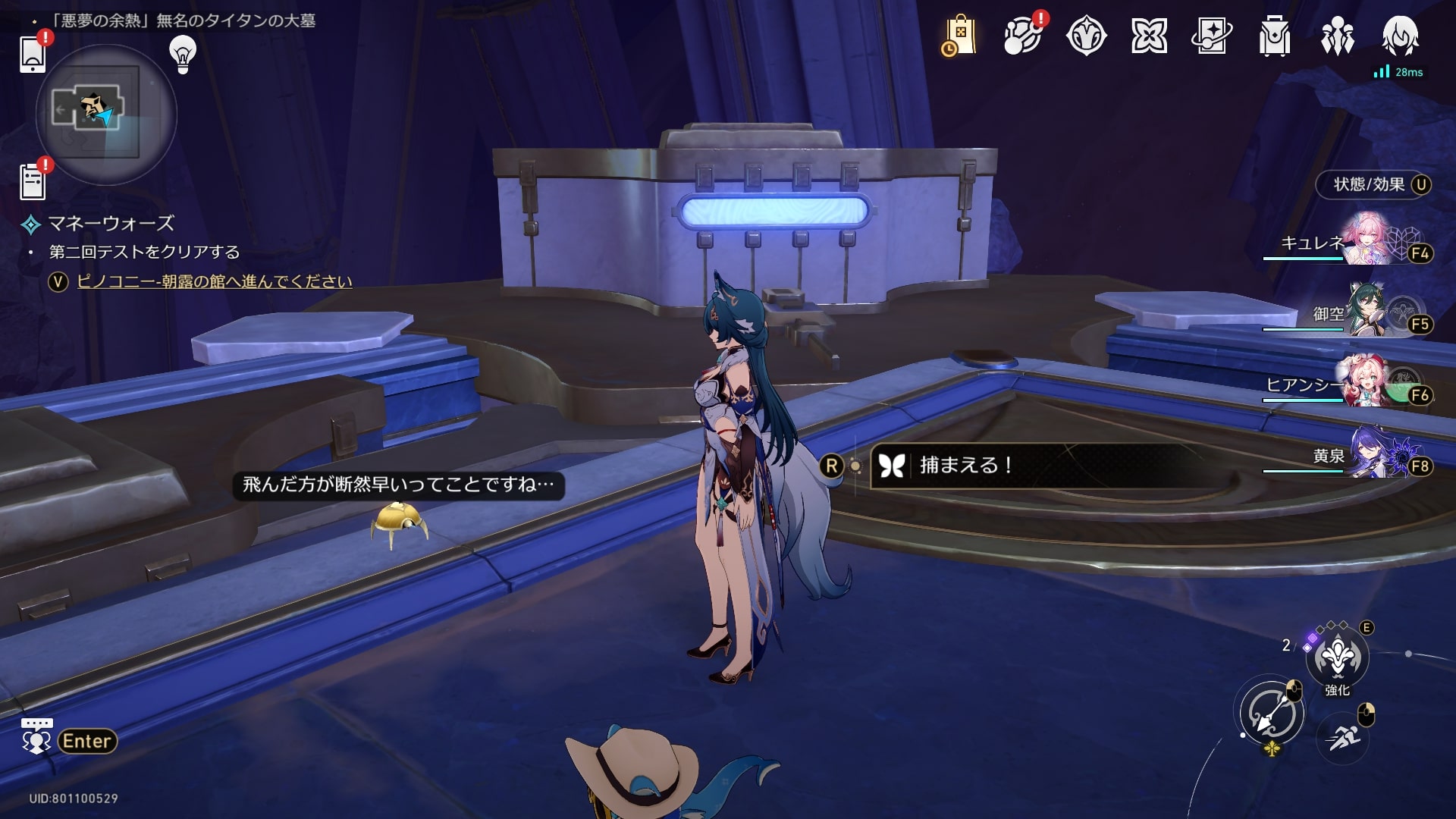Follow the ピノコニー-朝露の館 navigation link
Screen dimensions: 1456x819
pos(215,281)
